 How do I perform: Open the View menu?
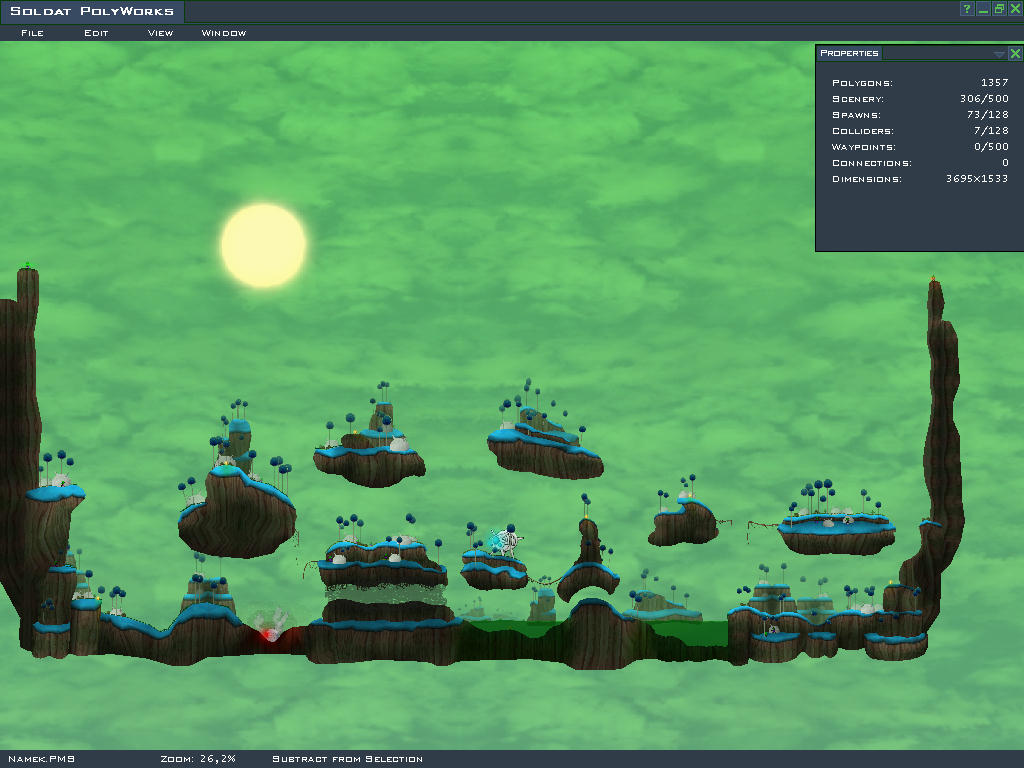(x=160, y=33)
